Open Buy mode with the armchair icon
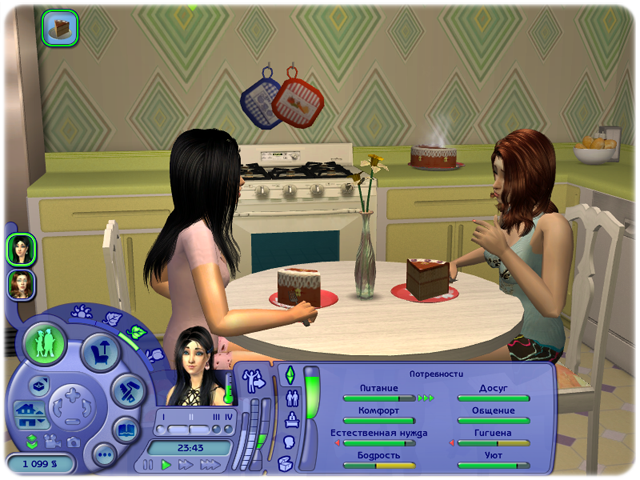Image resolution: width=640 pixels, height=480 pixels. click(101, 351)
